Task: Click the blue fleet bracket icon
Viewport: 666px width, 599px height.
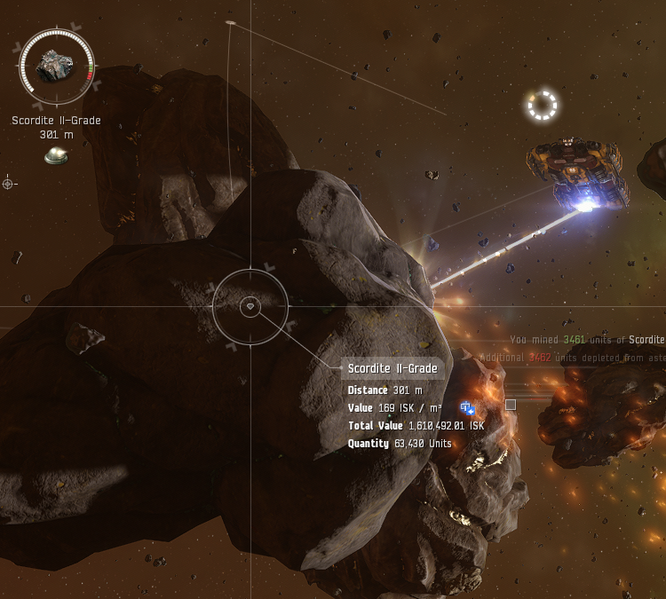Action: tap(467, 408)
